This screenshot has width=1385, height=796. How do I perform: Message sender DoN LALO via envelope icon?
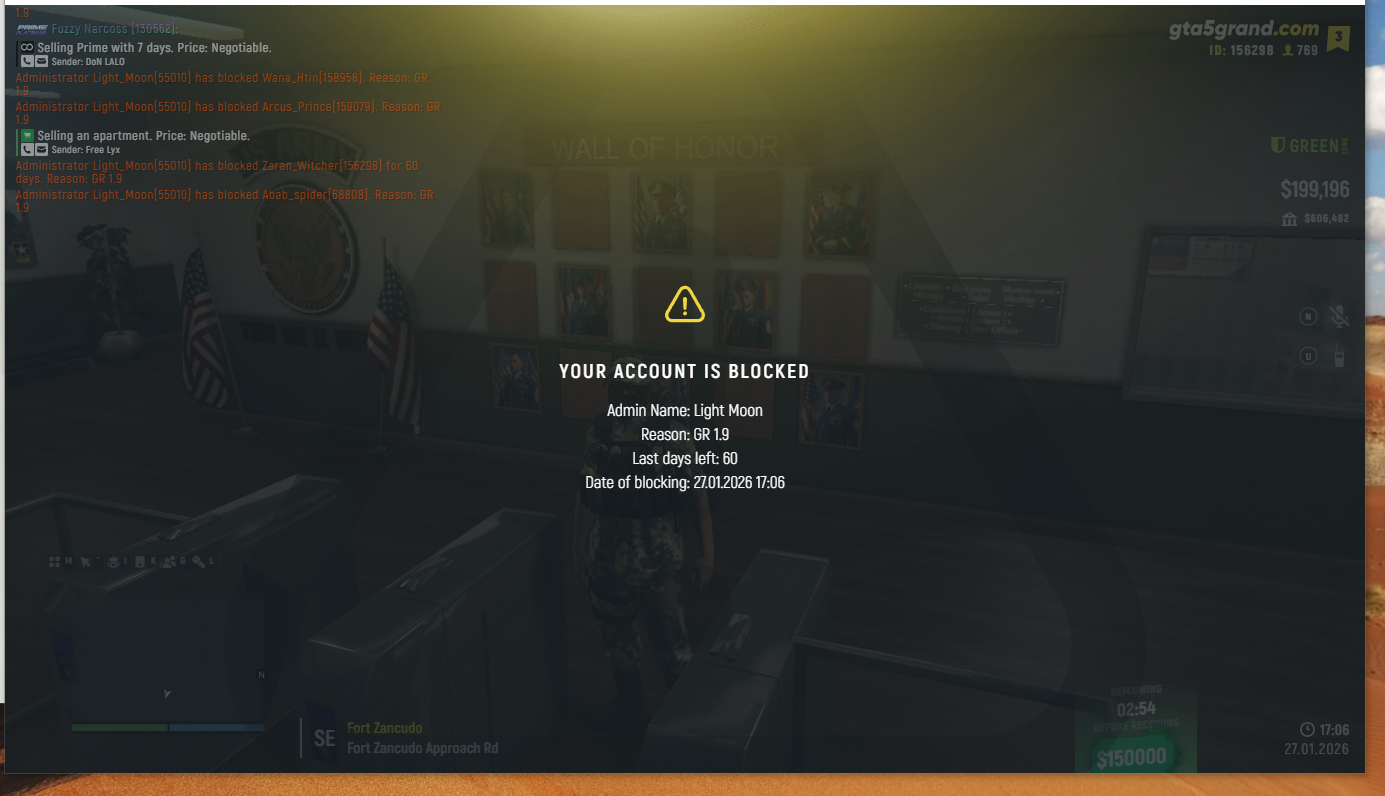pyautogui.click(x=42, y=62)
